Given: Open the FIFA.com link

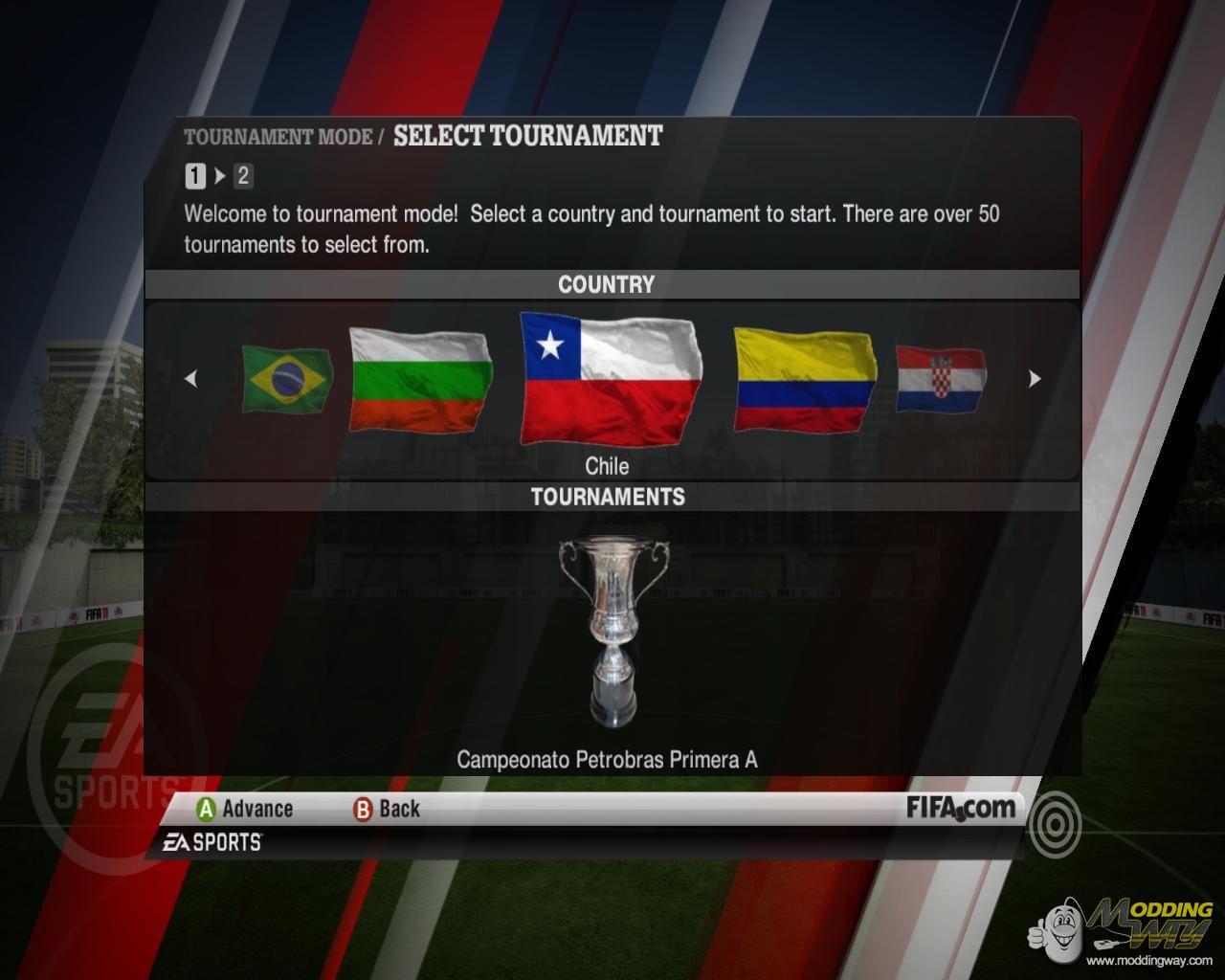Looking at the screenshot, I should coord(960,808).
